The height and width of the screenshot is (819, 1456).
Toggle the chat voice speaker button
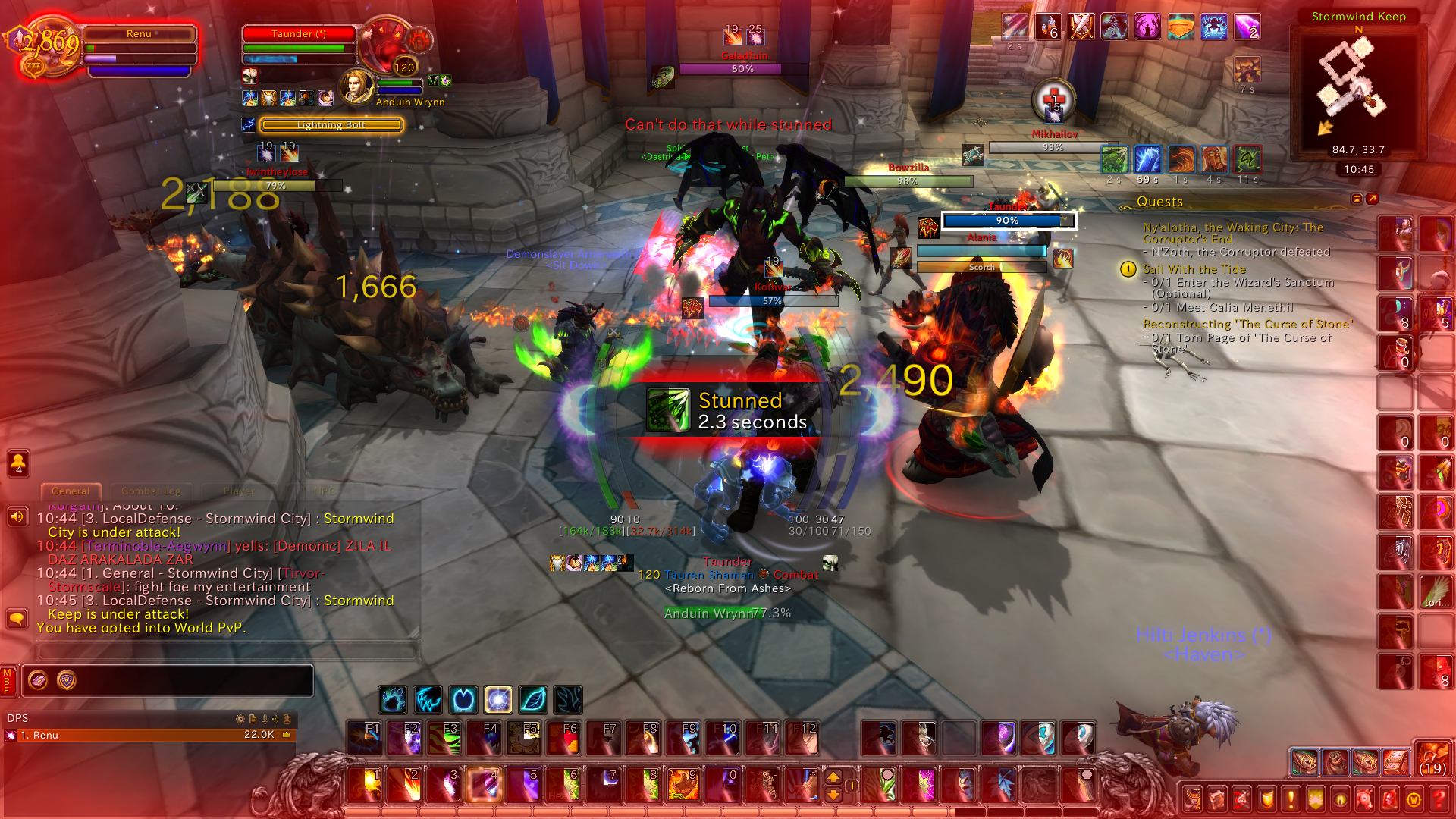pos(17,517)
